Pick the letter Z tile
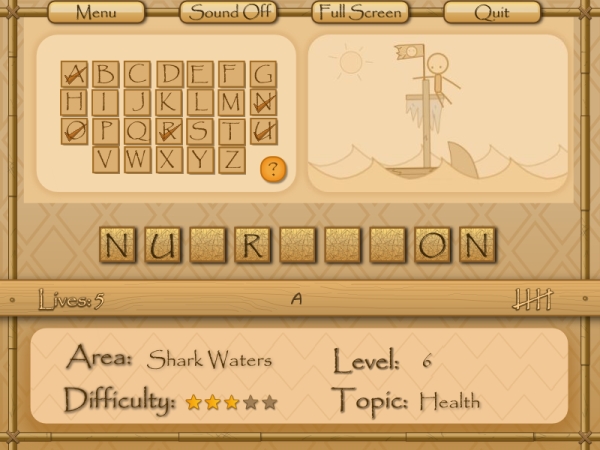Screen dimensions: 600x450 coord(232,159)
